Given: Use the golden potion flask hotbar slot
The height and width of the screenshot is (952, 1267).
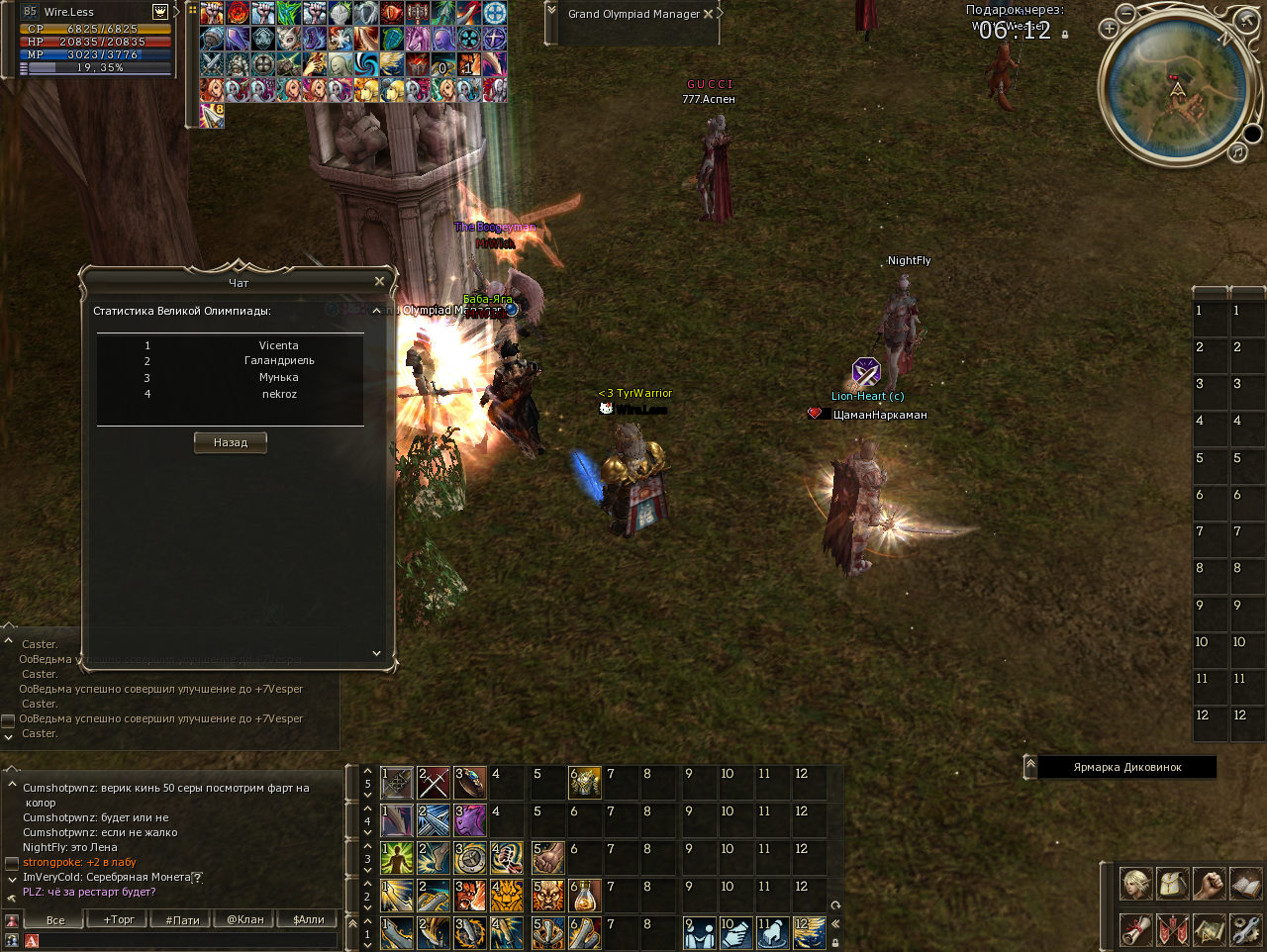Looking at the screenshot, I should pos(585,896).
